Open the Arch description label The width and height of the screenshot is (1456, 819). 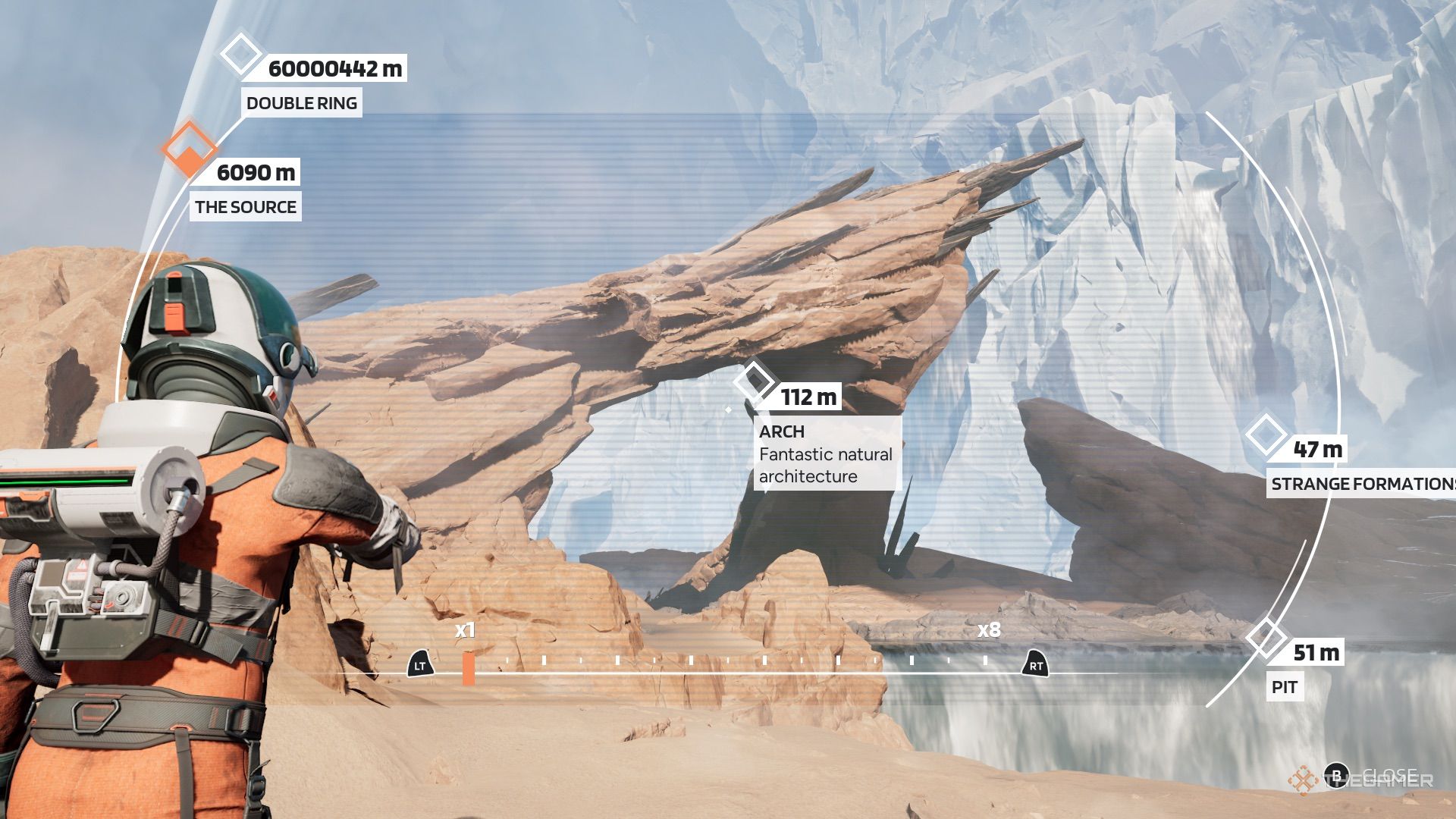(826, 453)
